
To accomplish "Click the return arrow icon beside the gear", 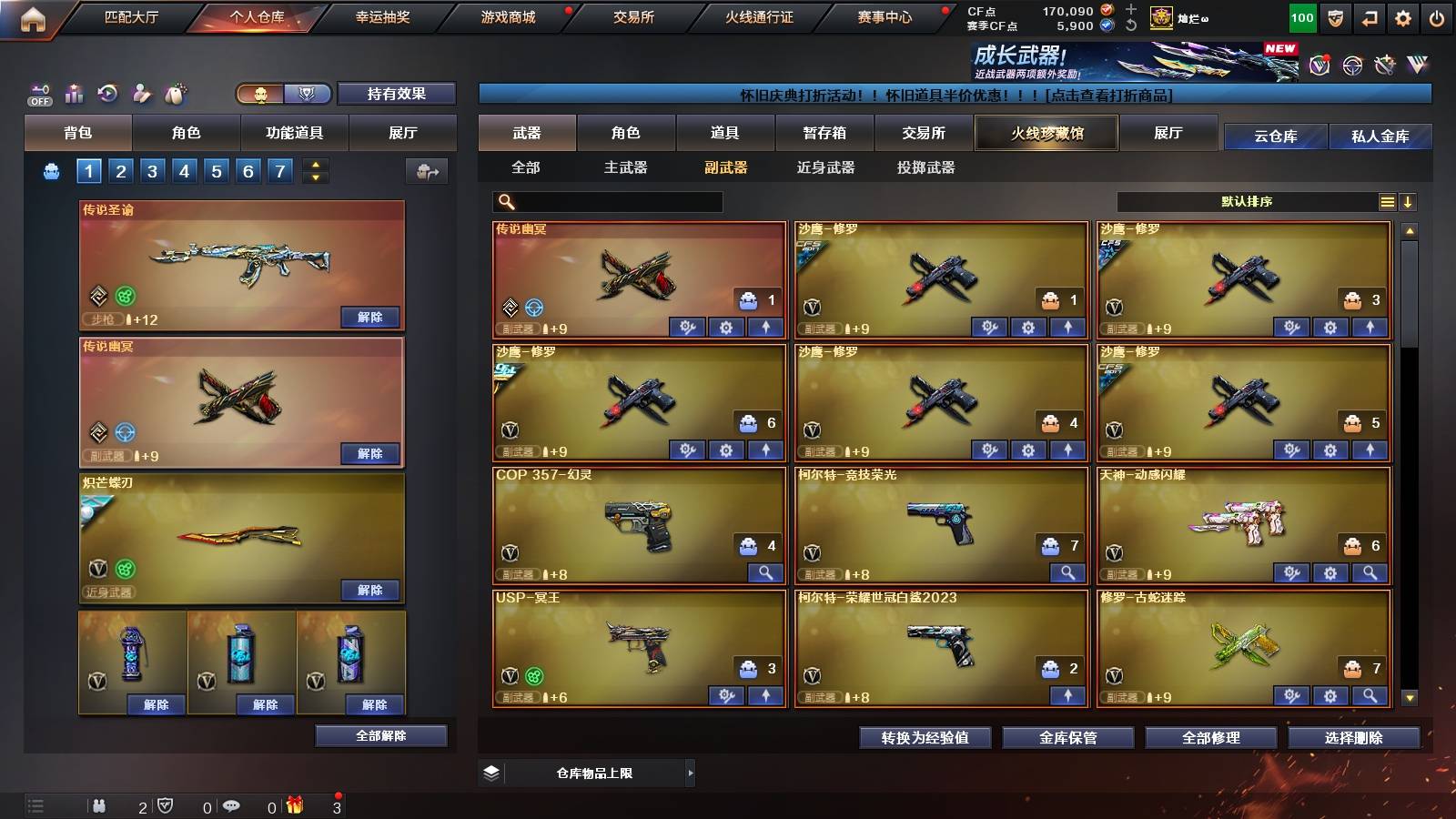I will coord(1368,16).
